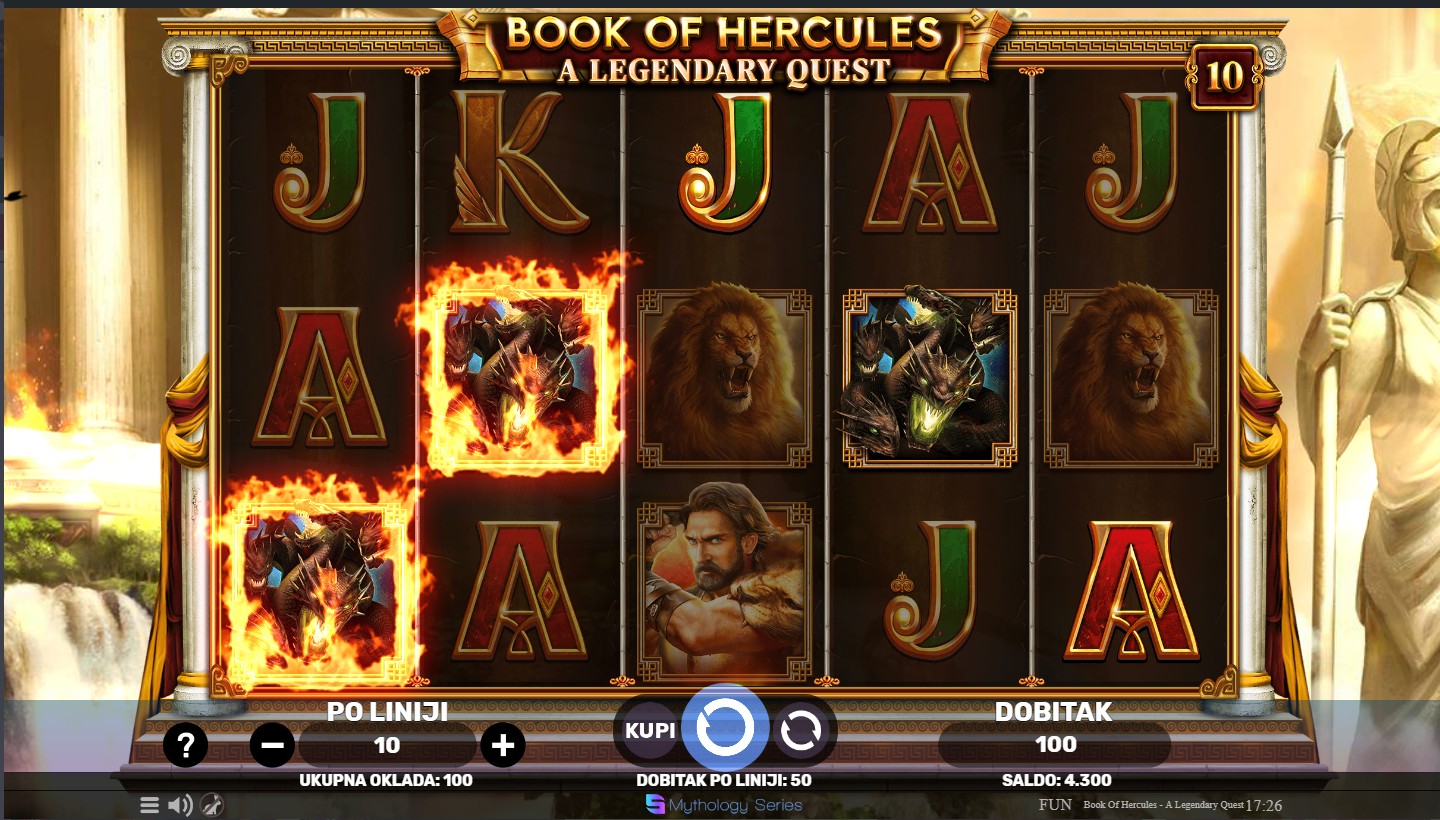1440x820 pixels.
Task: Open the hamburger menu icon
Action: tap(149, 804)
